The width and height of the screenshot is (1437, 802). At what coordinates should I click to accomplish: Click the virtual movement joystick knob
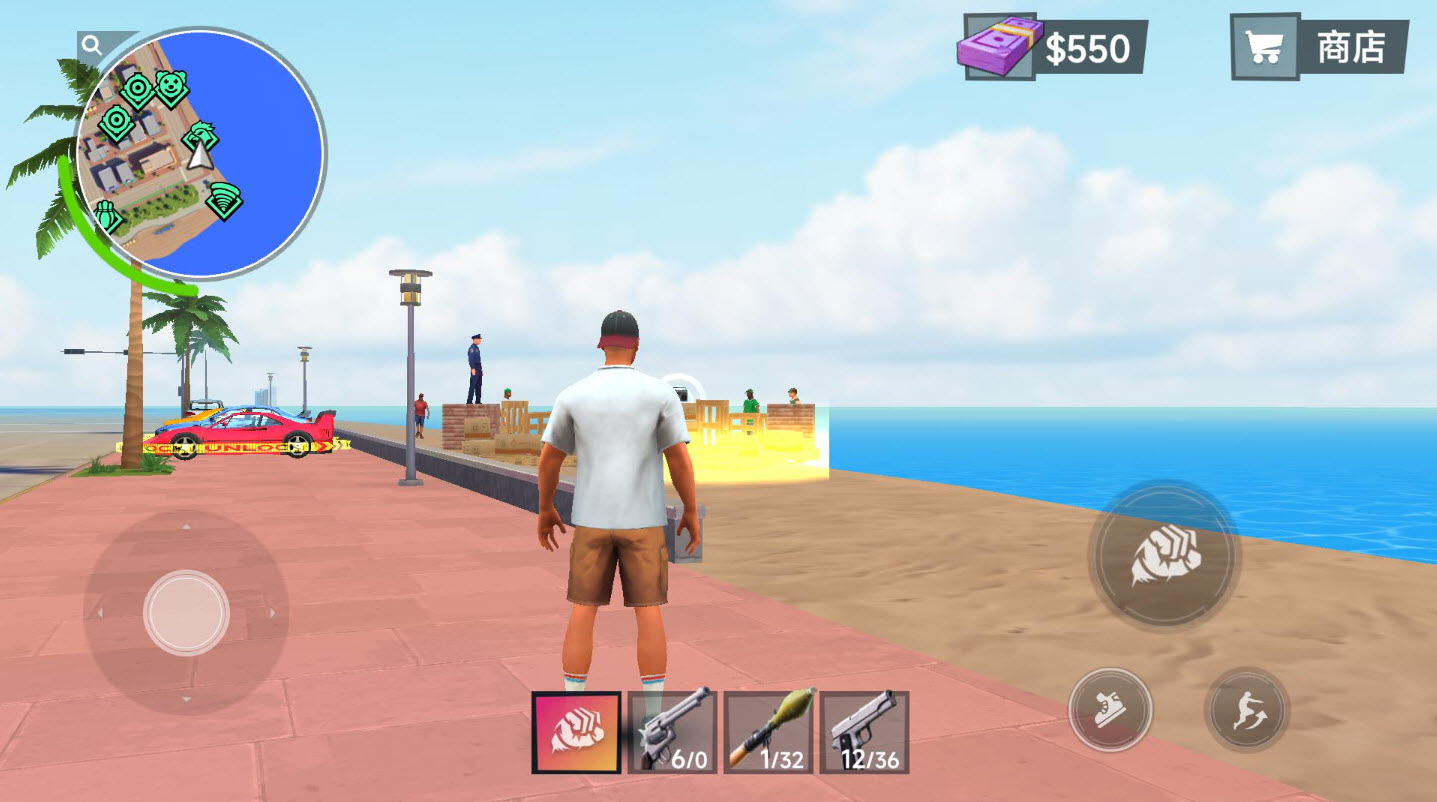click(x=186, y=612)
